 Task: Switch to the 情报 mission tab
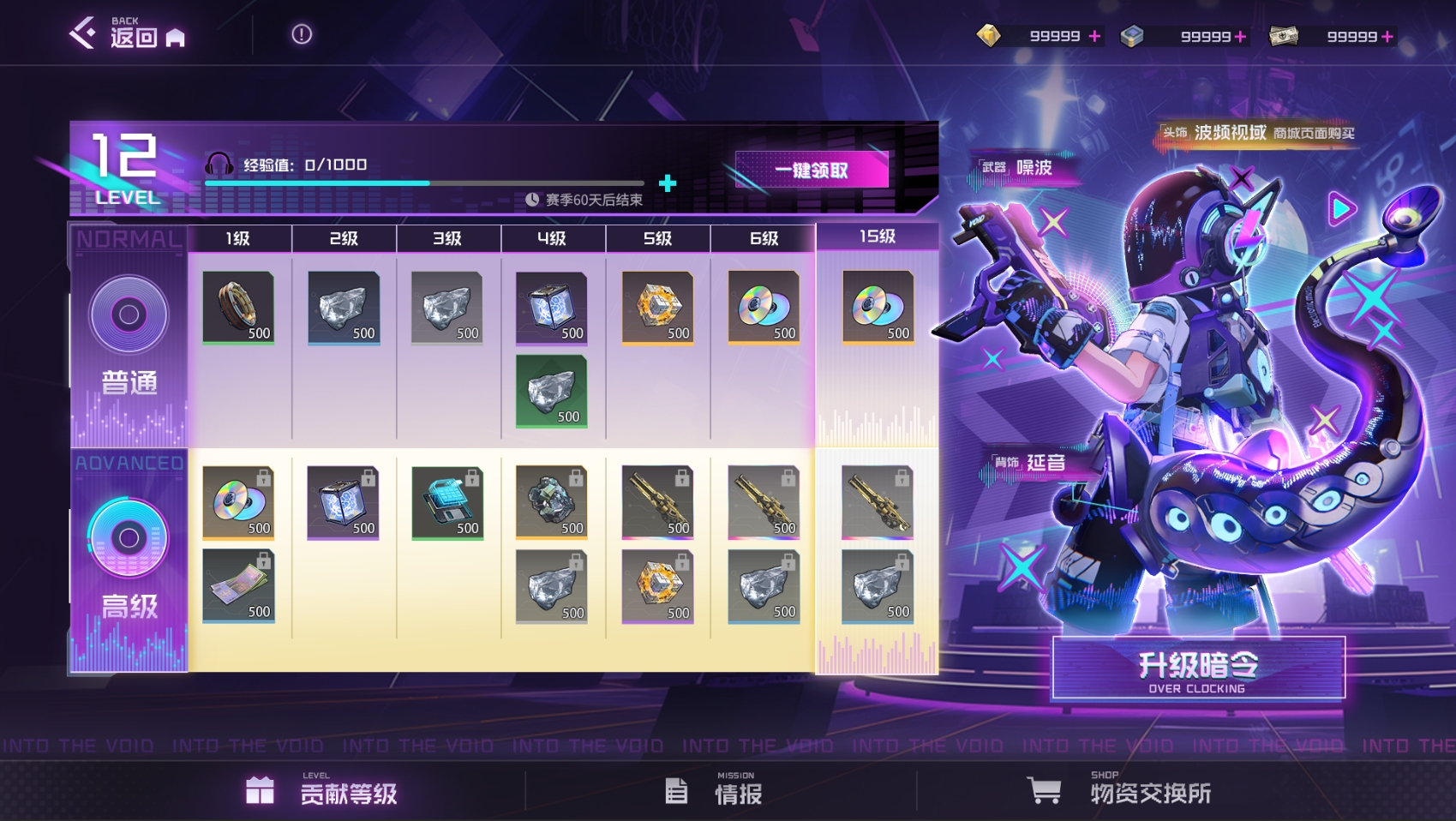(715, 792)
